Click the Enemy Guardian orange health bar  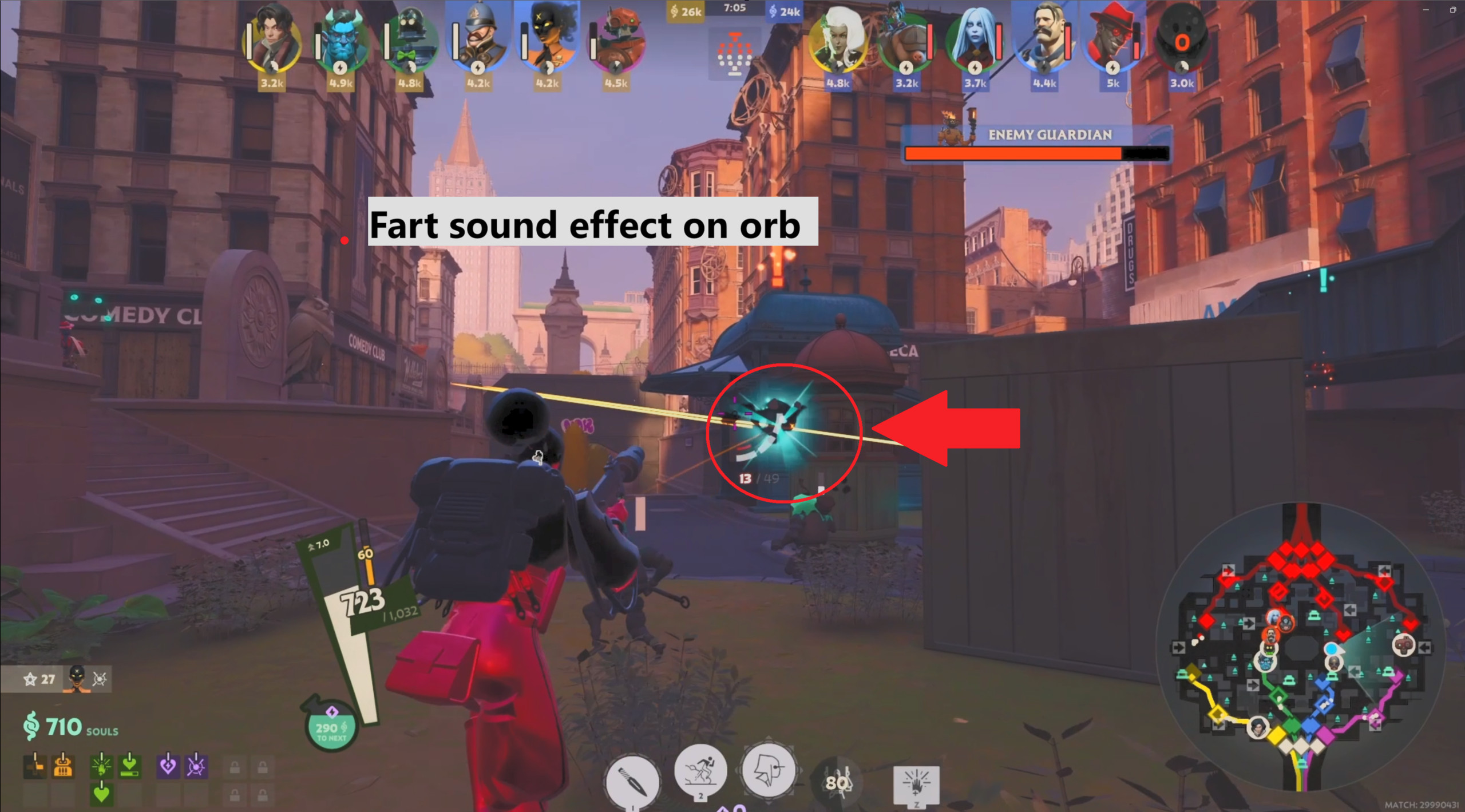[x=1042, y=153]
